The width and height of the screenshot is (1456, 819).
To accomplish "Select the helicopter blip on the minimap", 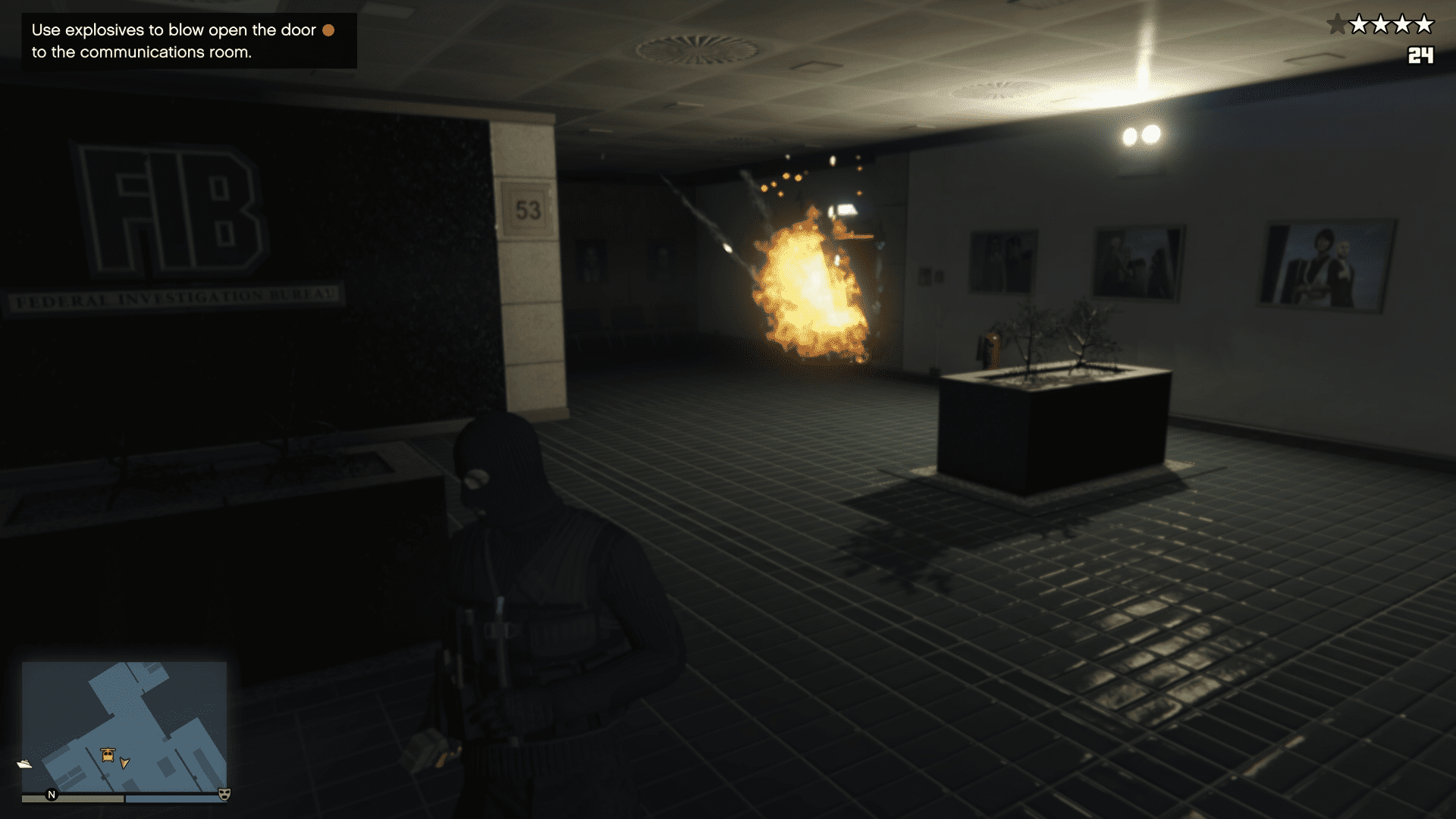I will 108,755.
